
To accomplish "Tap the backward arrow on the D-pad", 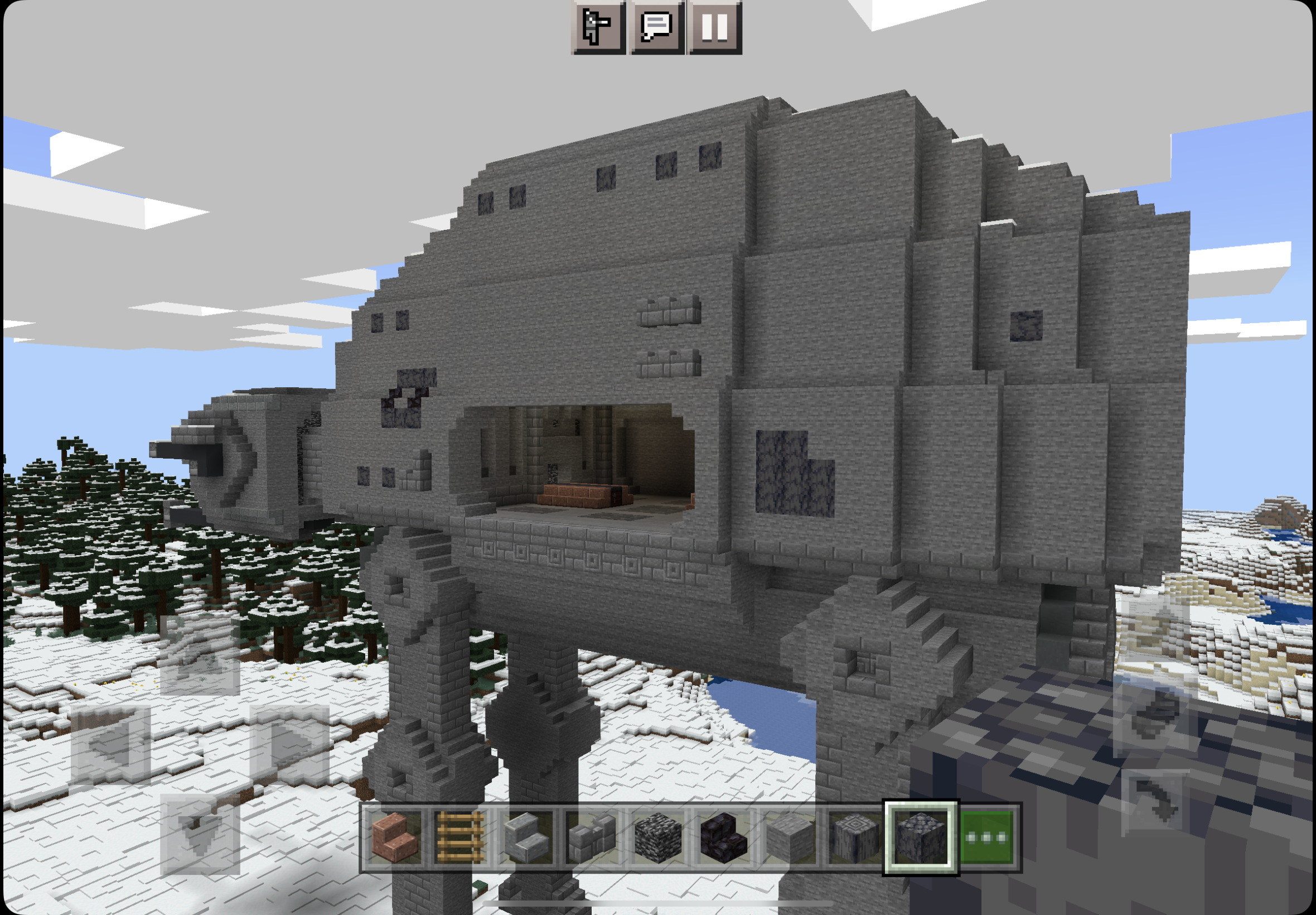I will [x=200, y=834].
